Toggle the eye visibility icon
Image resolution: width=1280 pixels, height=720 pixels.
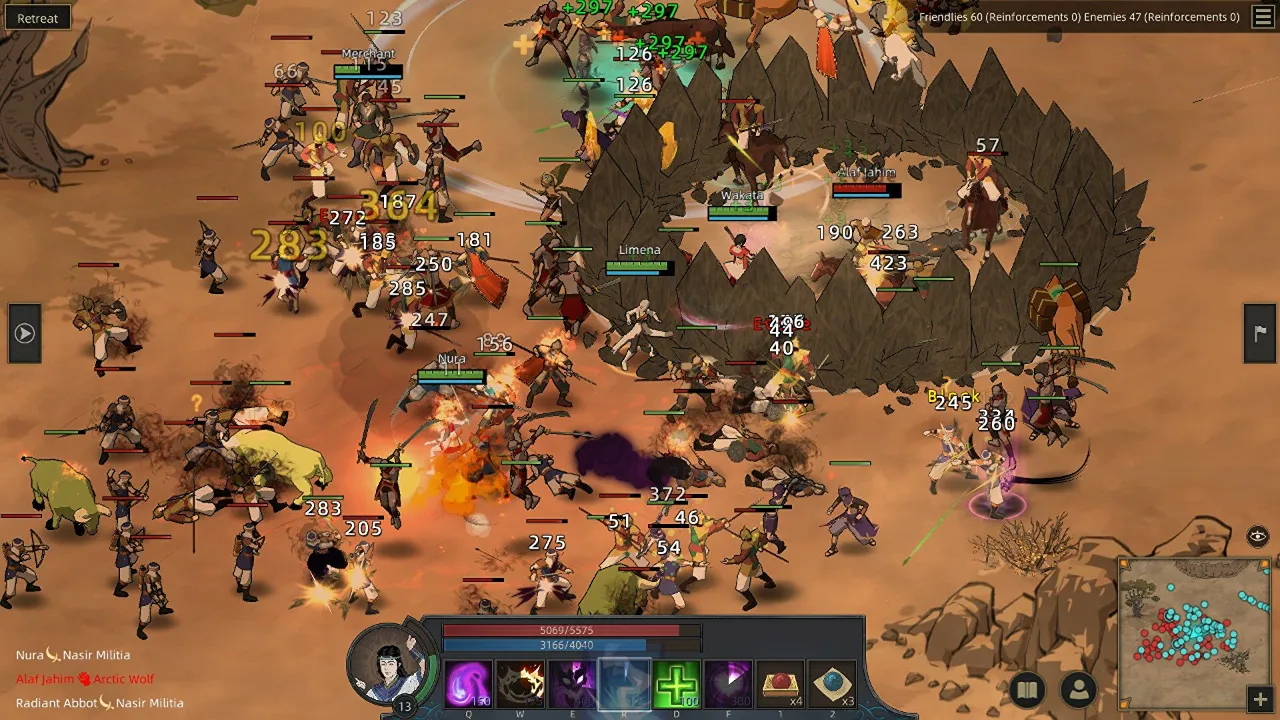(x=1258, y=536)
